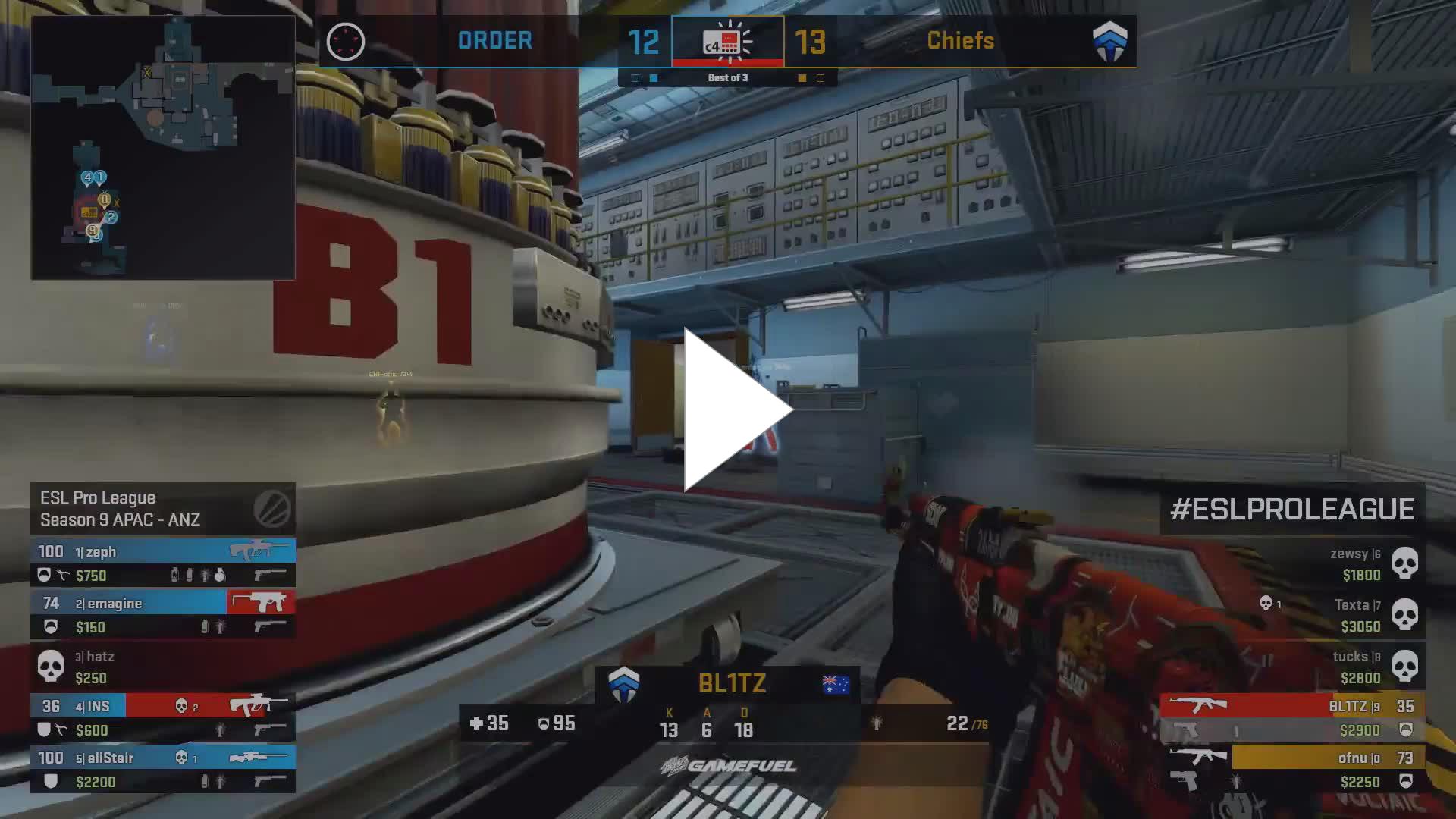Choose emagine's player row

point(163,614)
